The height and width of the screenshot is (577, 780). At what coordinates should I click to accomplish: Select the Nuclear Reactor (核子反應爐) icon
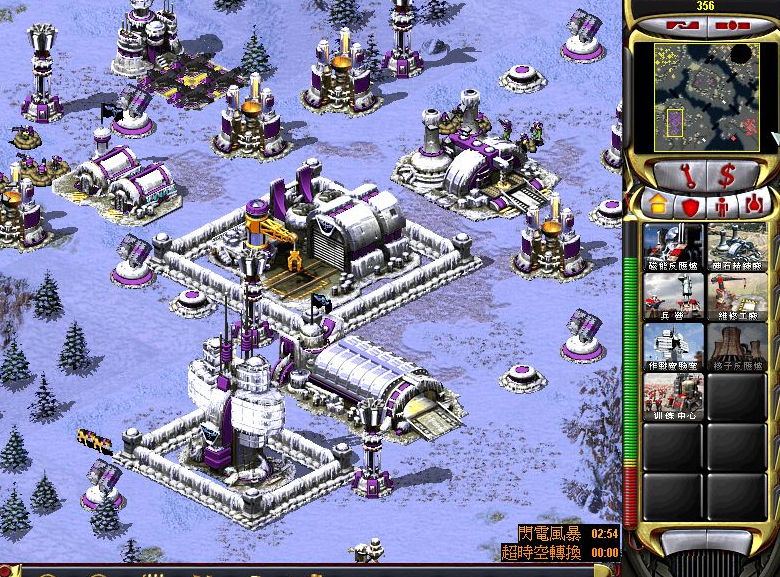737,346
